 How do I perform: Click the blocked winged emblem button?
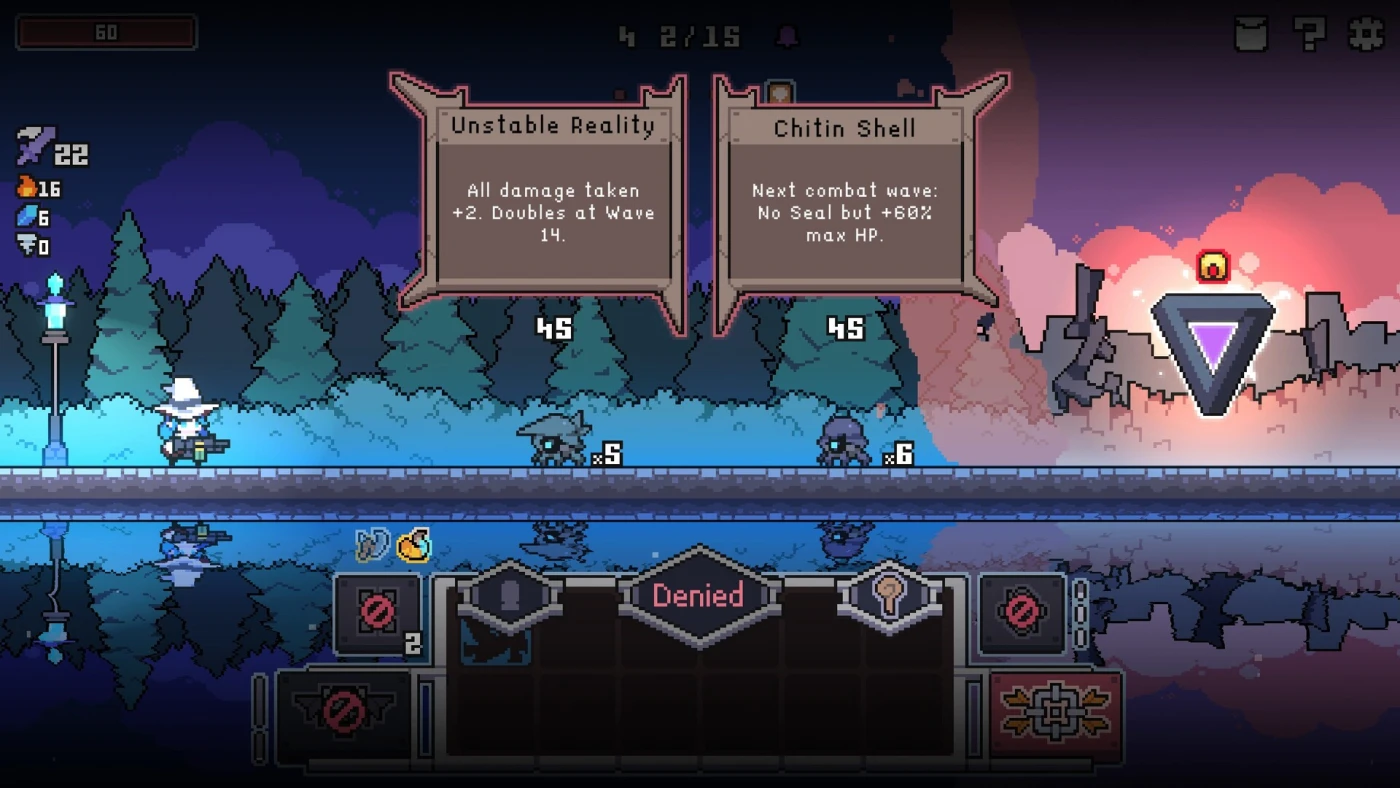coord(344,712)
